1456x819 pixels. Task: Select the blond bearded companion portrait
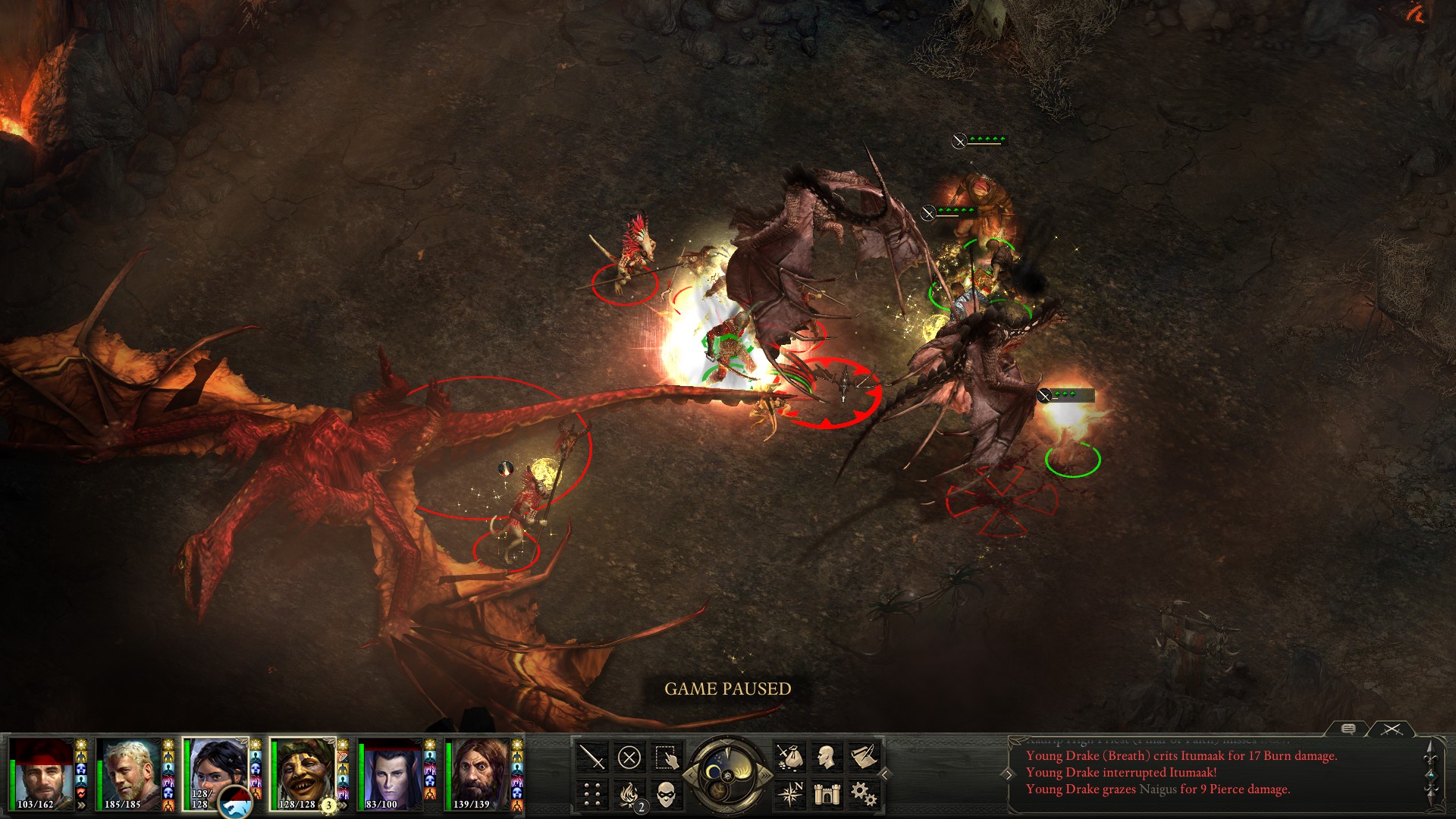coord(129,773)
